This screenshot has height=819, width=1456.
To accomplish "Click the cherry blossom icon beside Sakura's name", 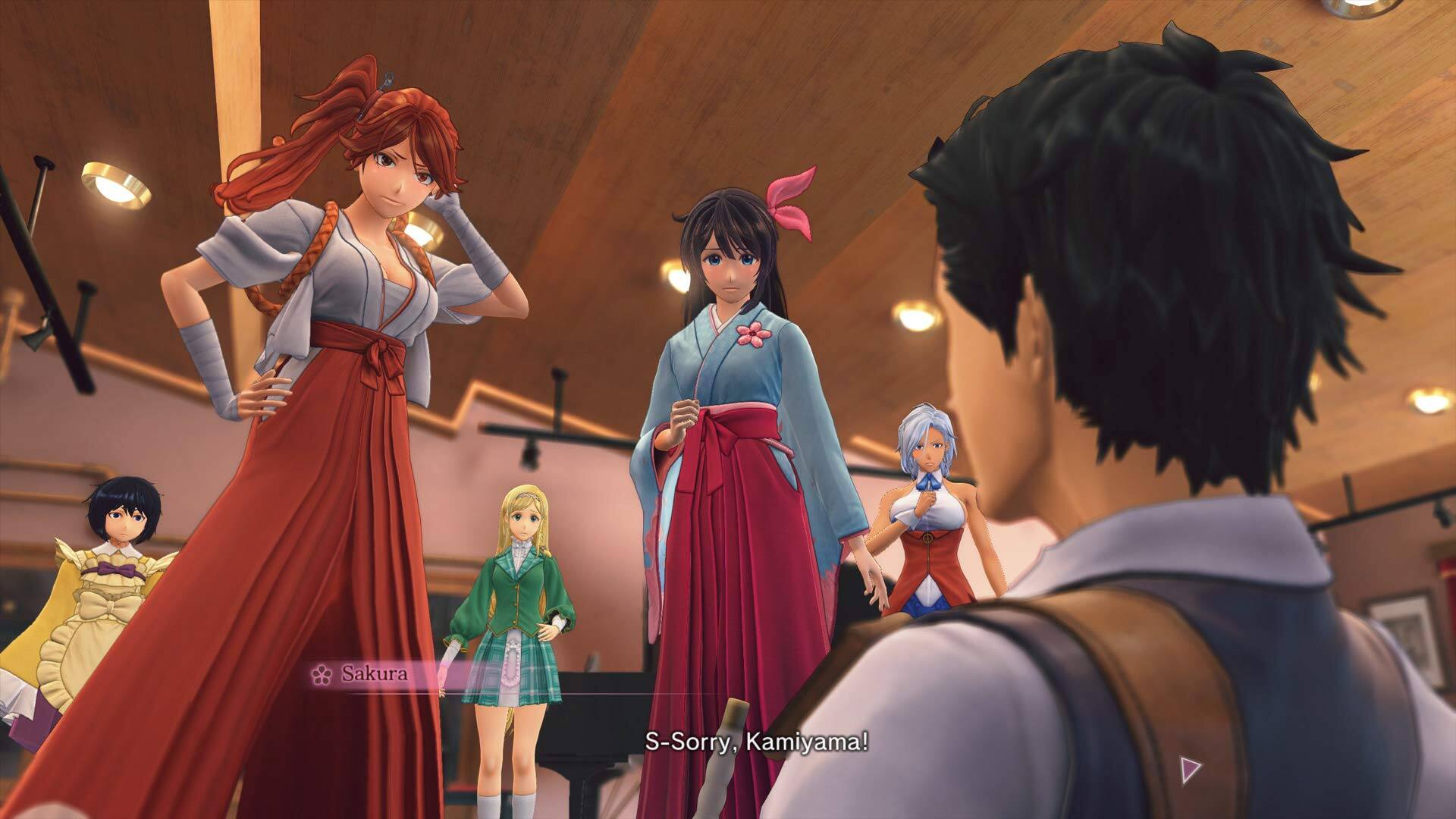I will pyautogui.click(x=322, y=673).
